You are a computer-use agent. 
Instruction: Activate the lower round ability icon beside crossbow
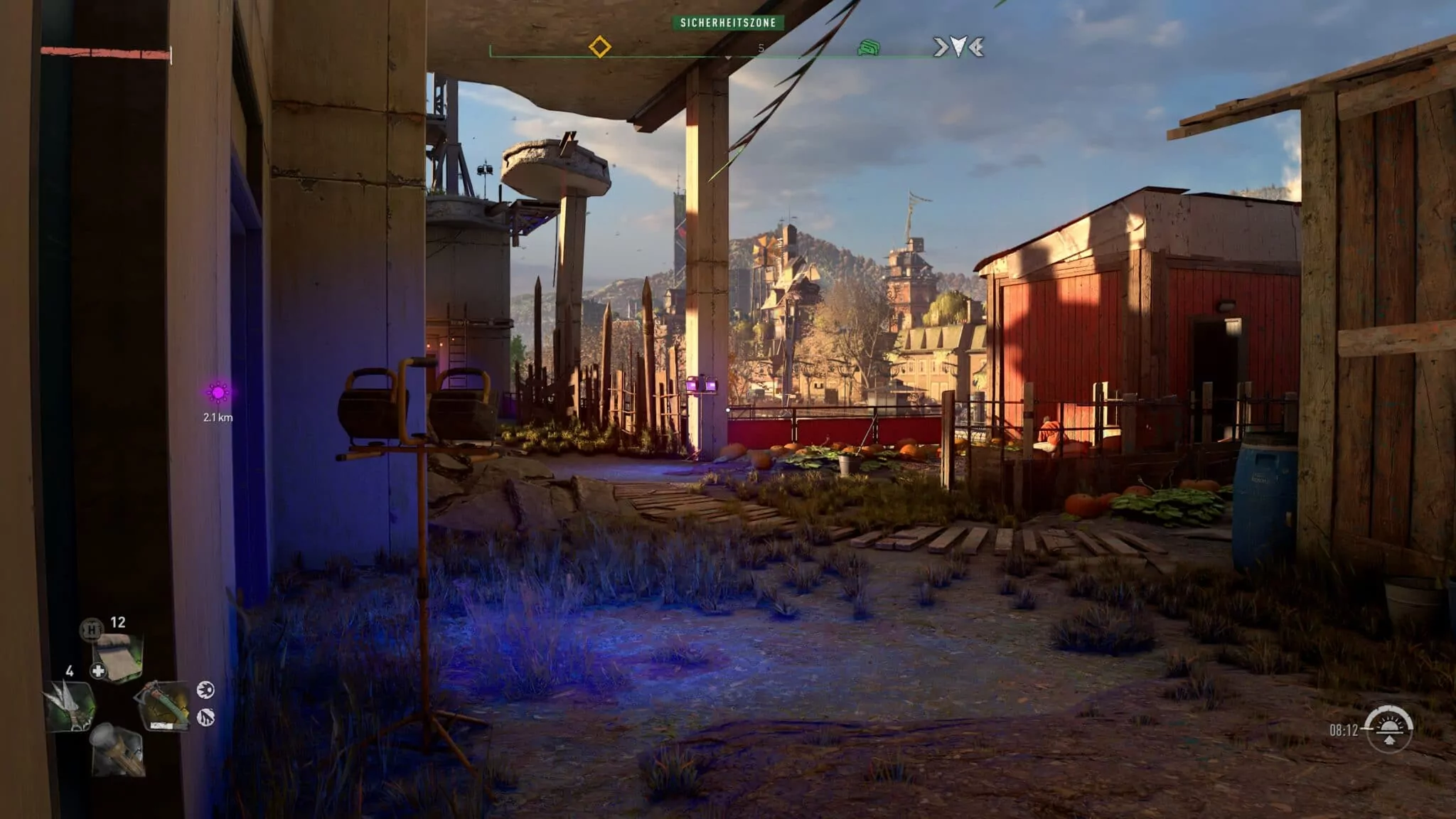205,717
